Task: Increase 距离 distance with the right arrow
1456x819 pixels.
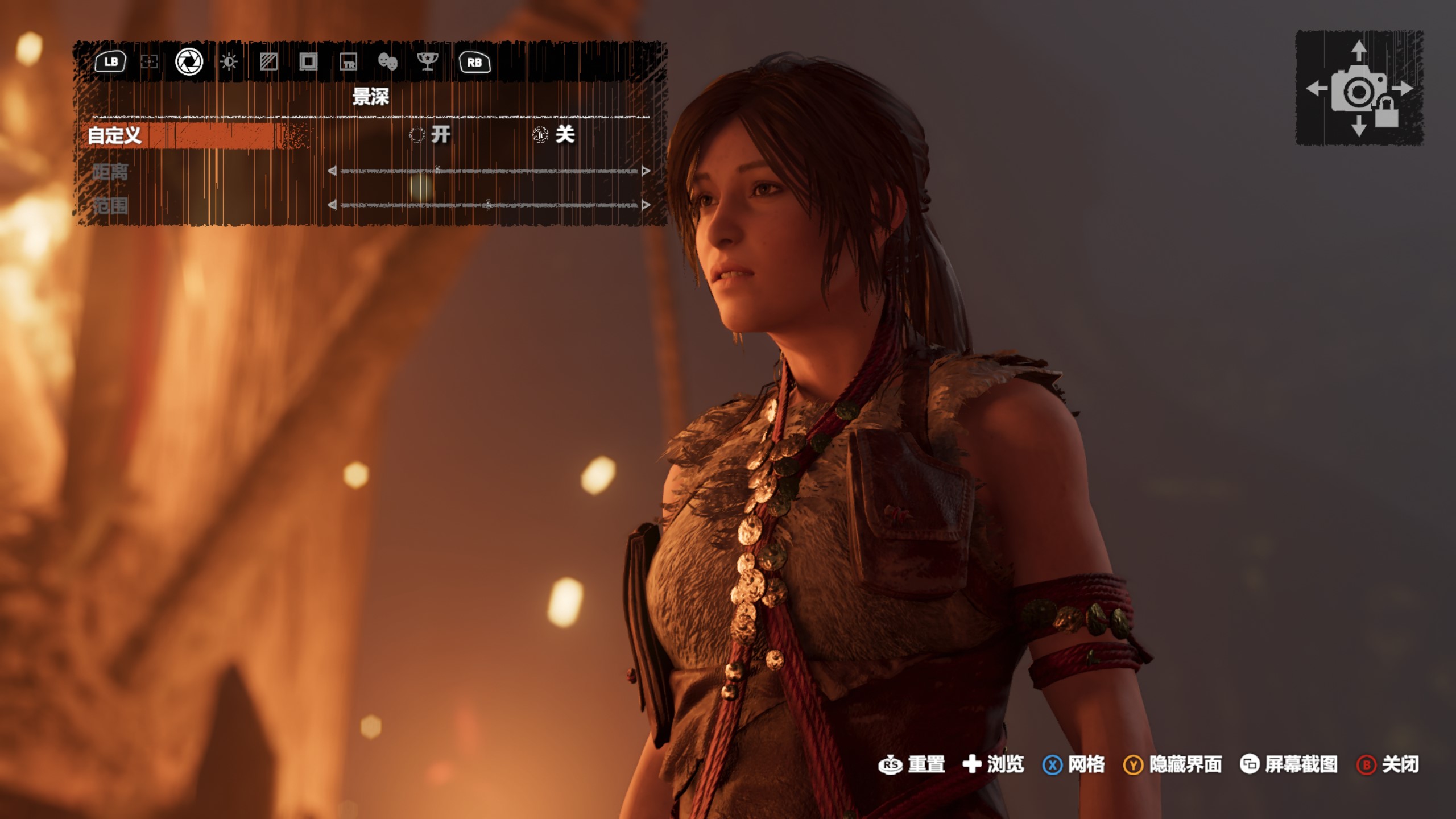Action: click(x=646, y=171)
